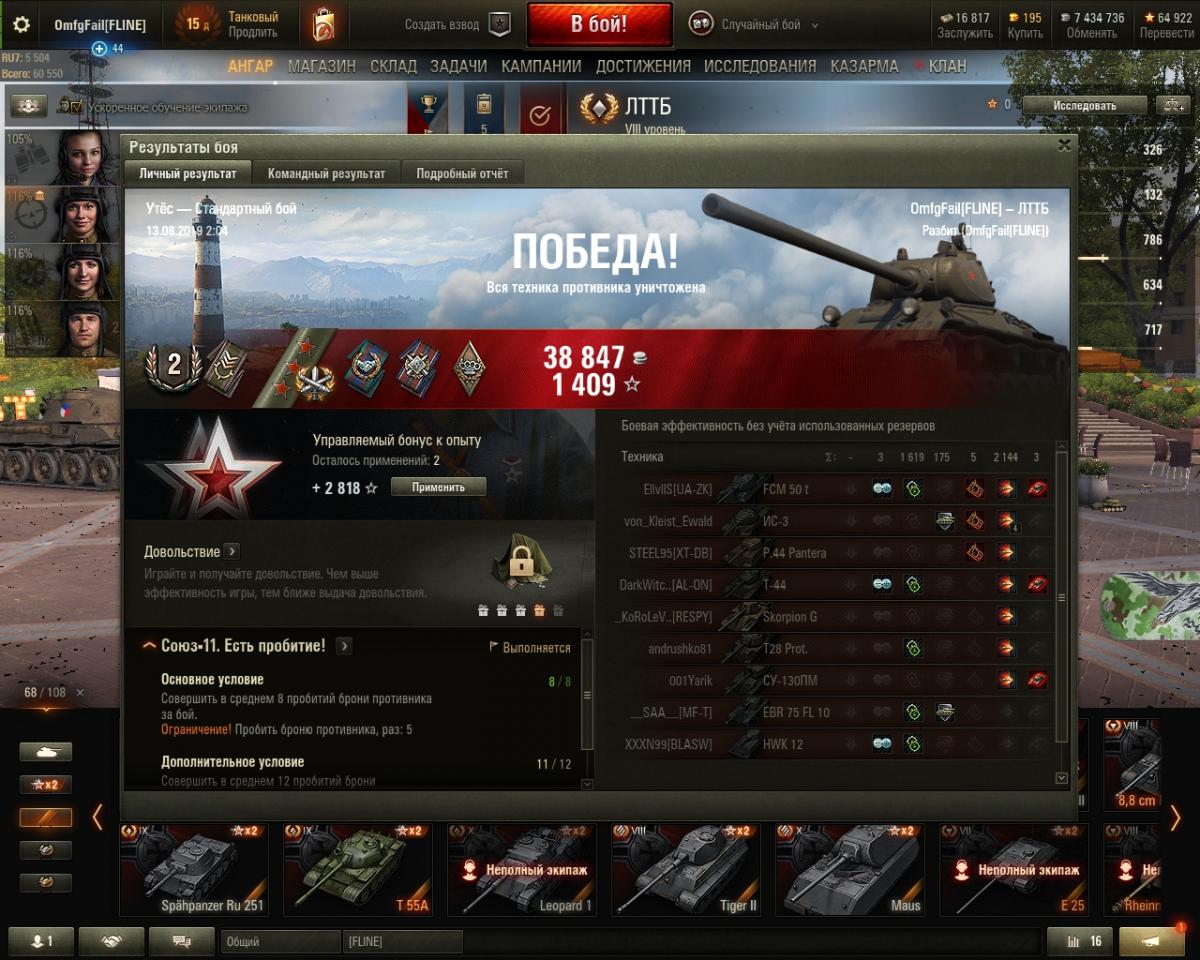Expand the Довольствие details arrow
The image size is (1200, 960).
[x=231, y=551]
